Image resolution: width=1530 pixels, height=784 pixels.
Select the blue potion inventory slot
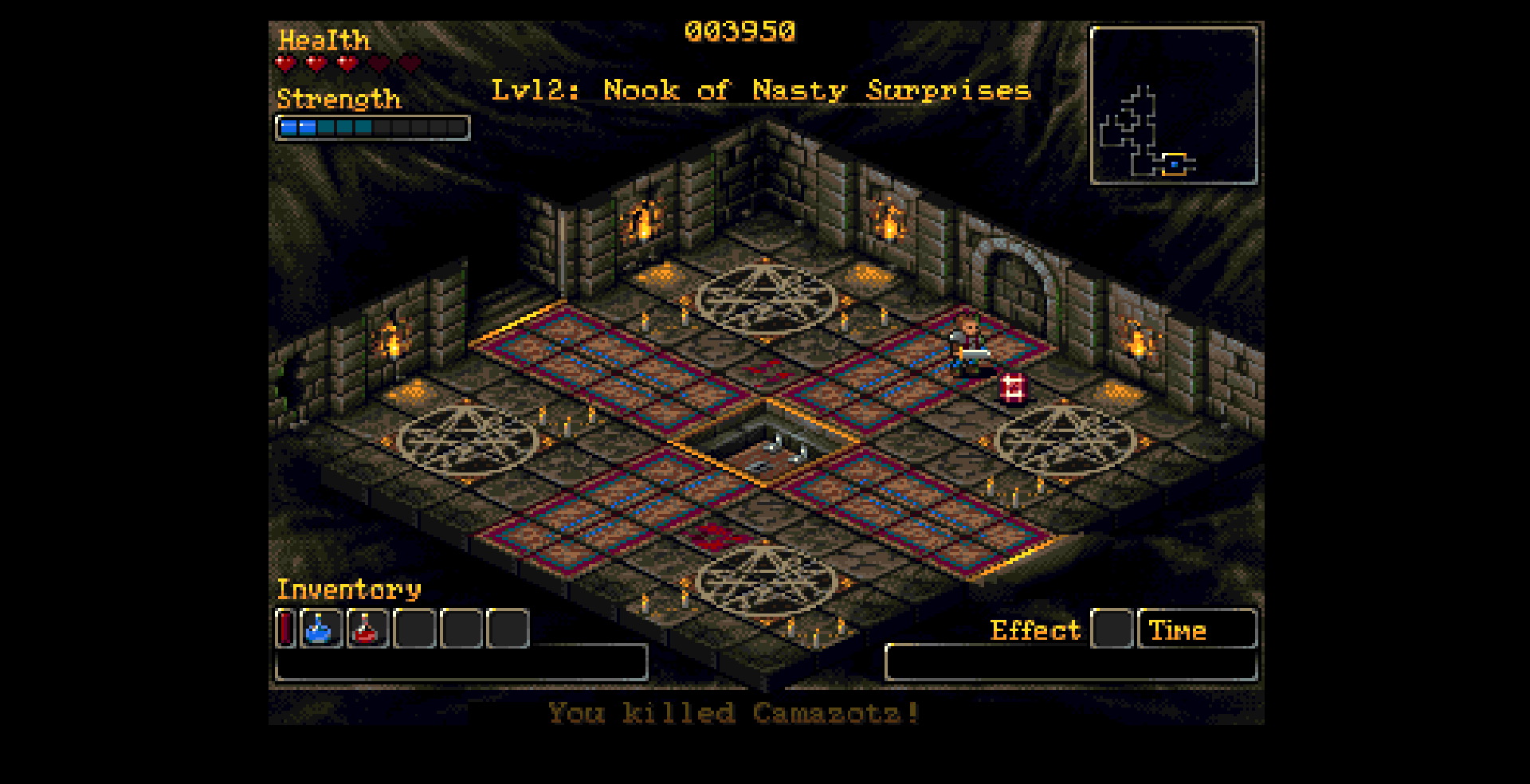pos(321,628)
